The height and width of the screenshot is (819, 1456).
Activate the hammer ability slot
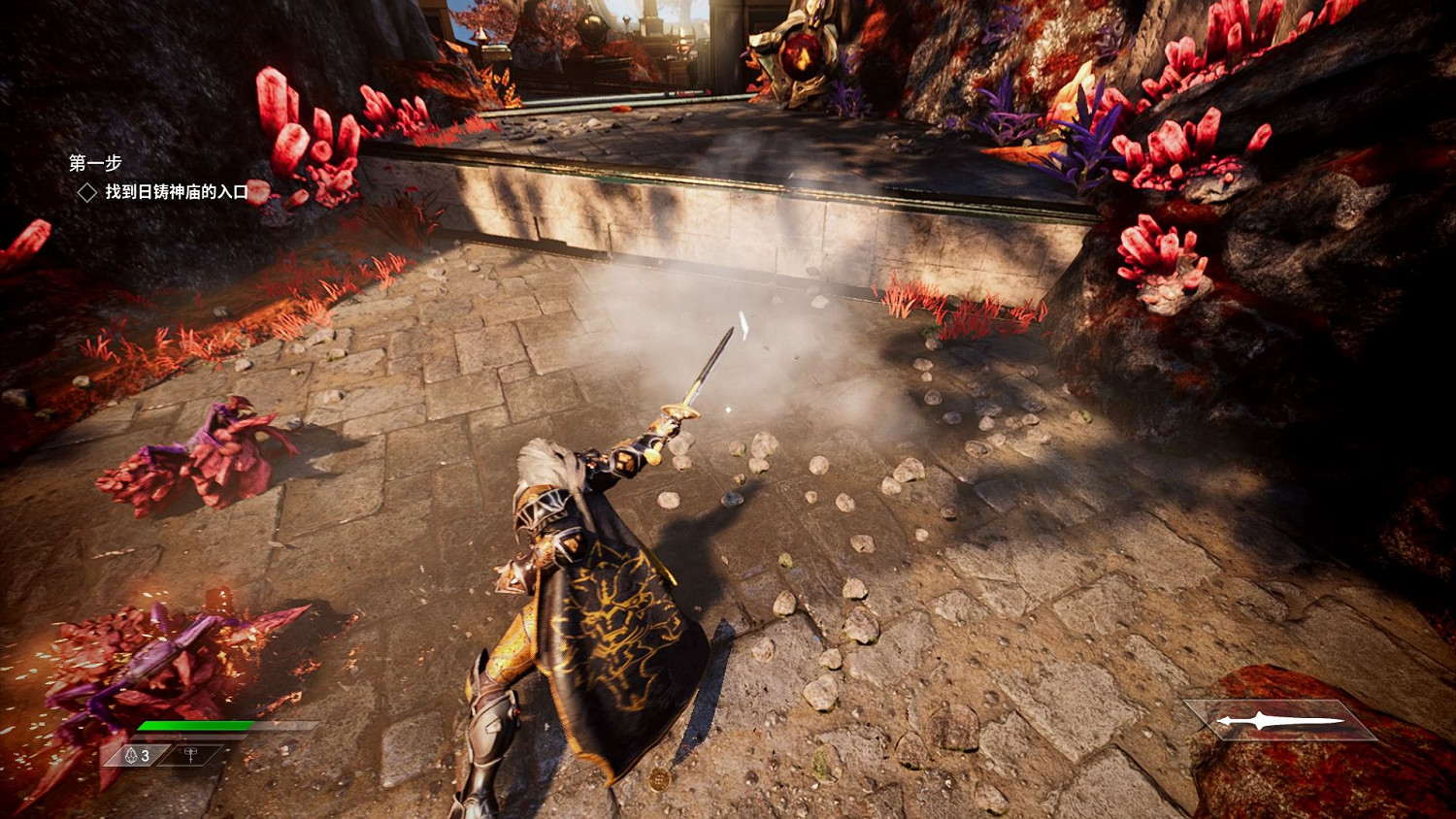click(x=191, y=755)
